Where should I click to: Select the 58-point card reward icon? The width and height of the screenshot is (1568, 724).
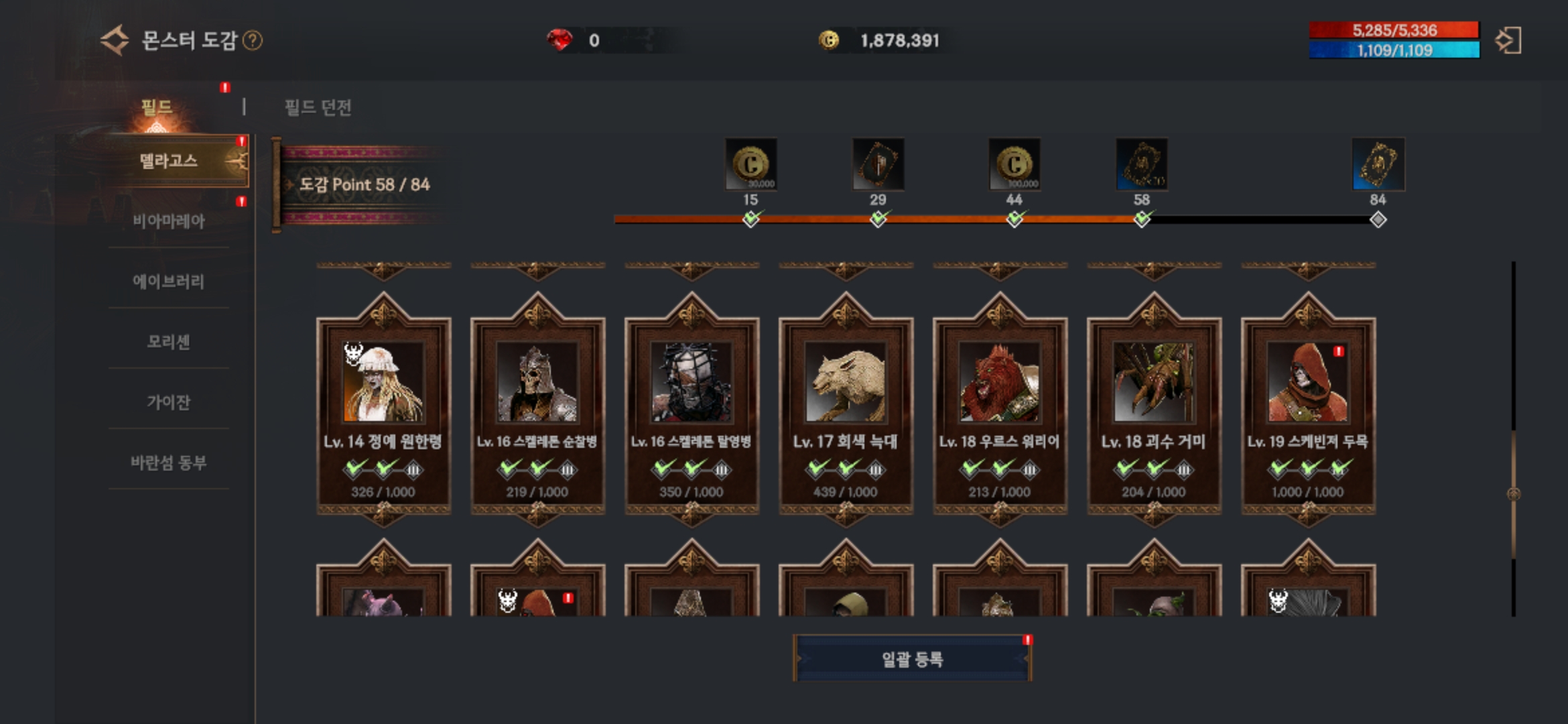click(x=1142, y=164)
